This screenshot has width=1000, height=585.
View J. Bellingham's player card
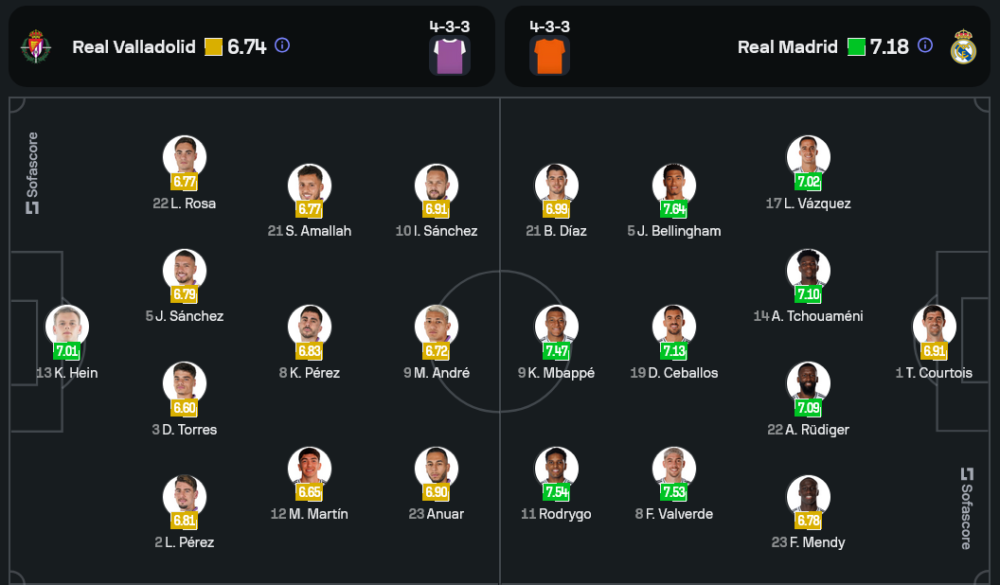tap(674, 185)
